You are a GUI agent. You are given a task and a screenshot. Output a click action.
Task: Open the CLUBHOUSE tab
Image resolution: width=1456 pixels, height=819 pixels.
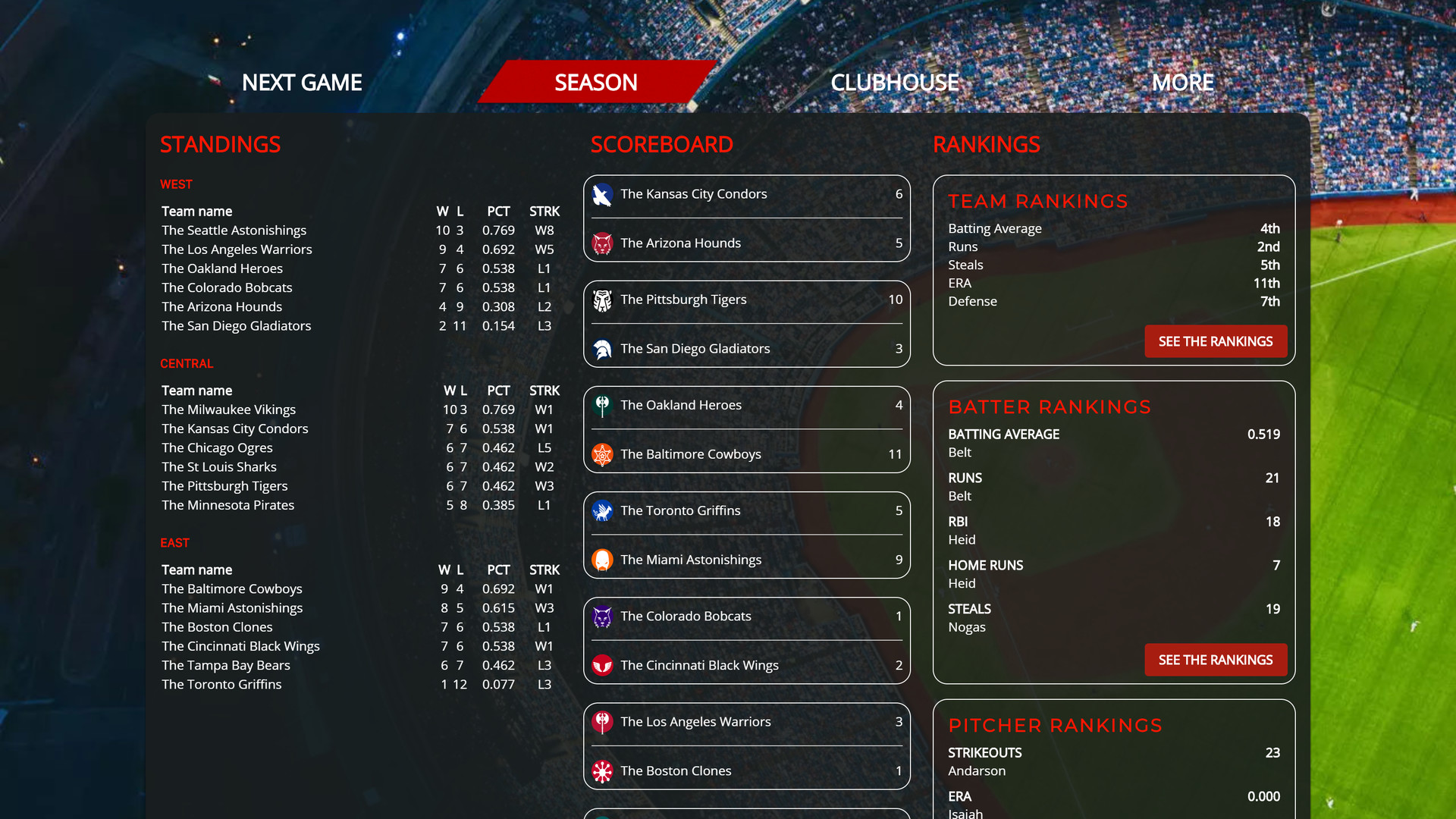[895, 82]
